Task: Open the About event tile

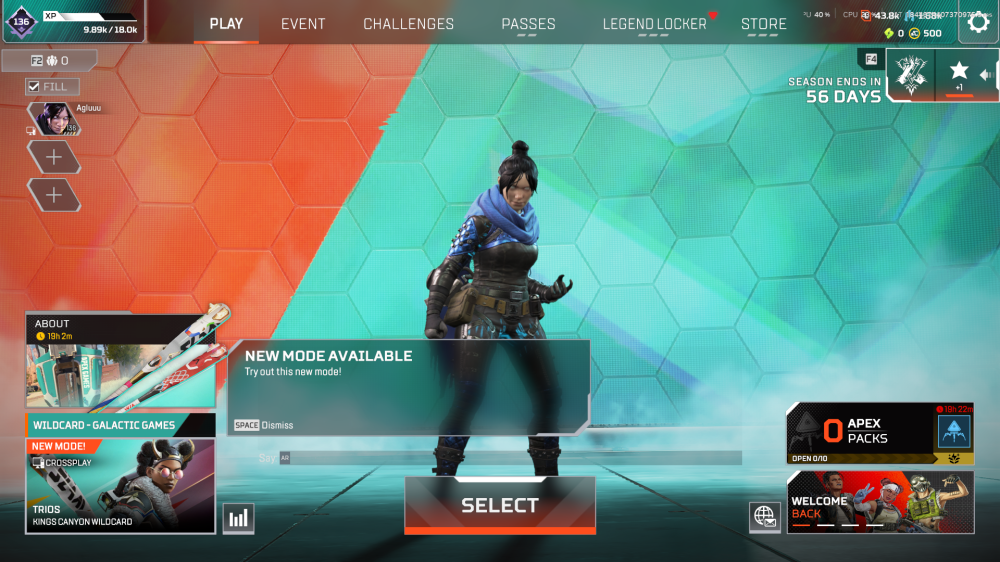Action: [x=121, y=361]
